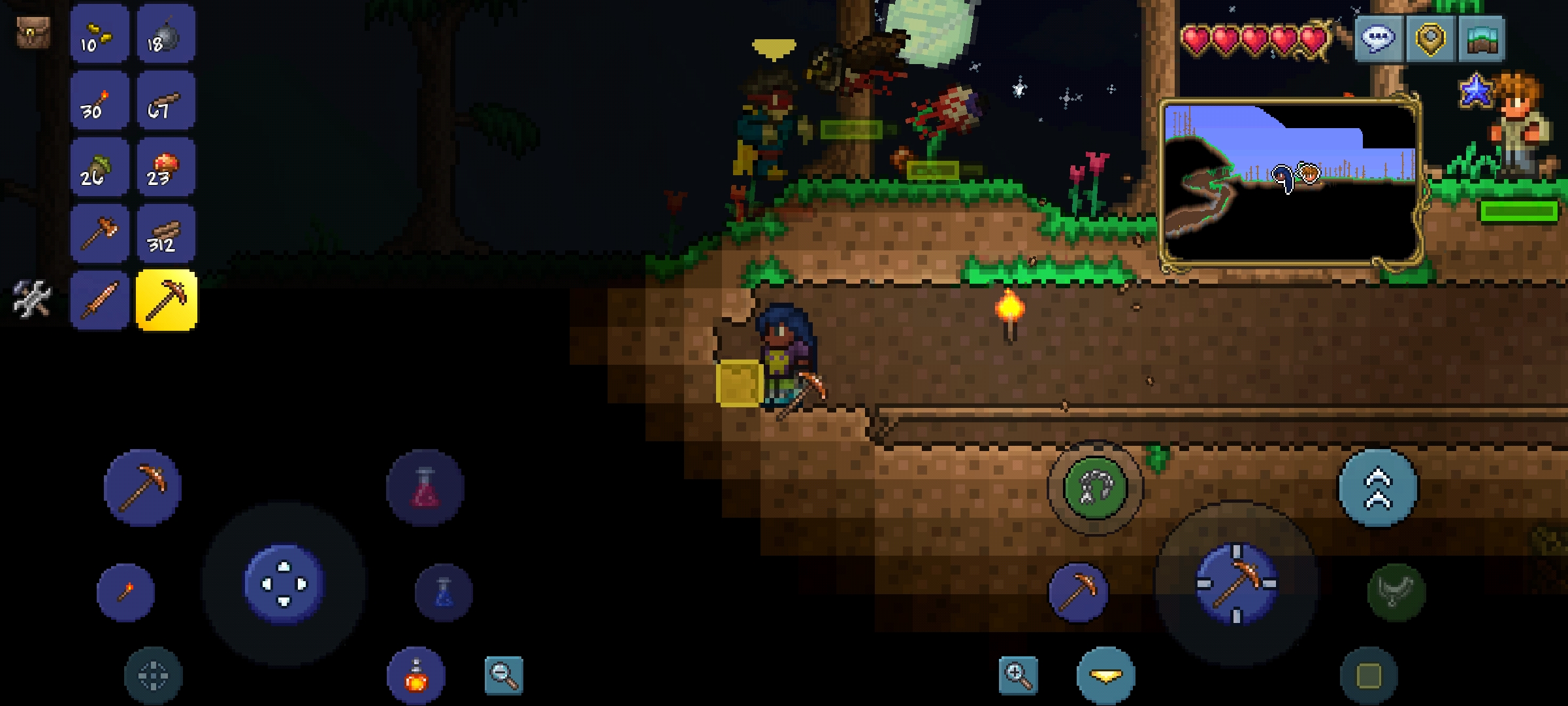Image resolution: width=1568 pixels, height=706 pixels.
Task: Select the torch stack of 30
Action: point(99,101)
